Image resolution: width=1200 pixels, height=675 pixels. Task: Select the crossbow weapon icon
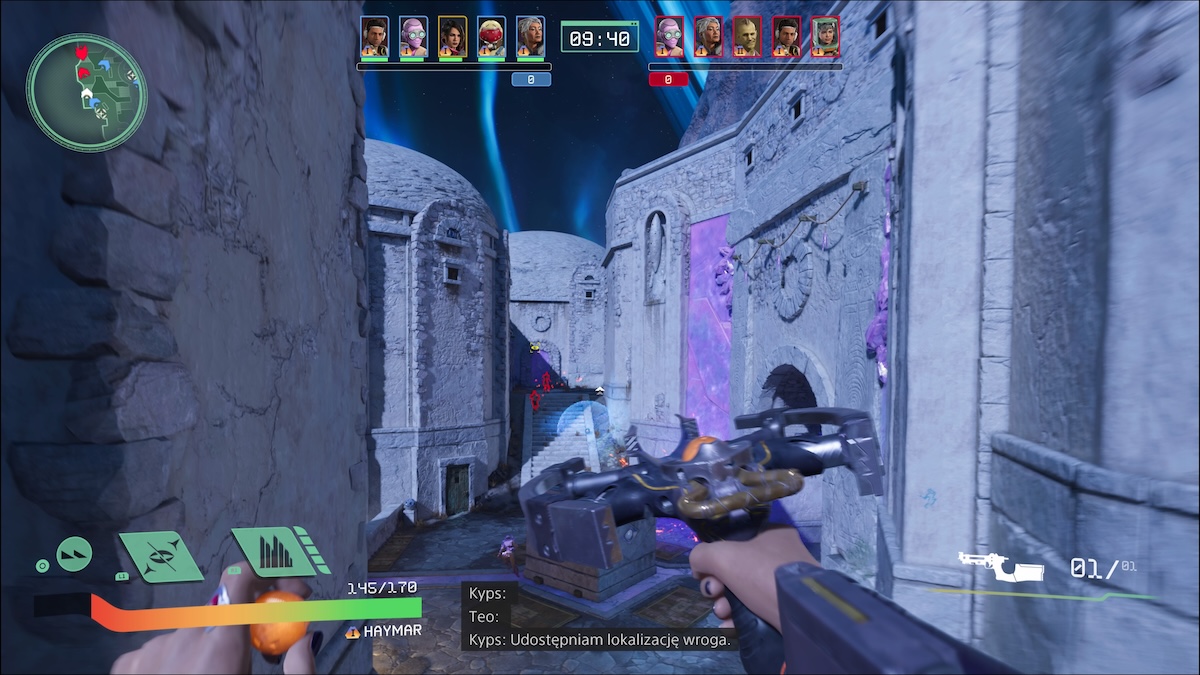coord(1001,568)
